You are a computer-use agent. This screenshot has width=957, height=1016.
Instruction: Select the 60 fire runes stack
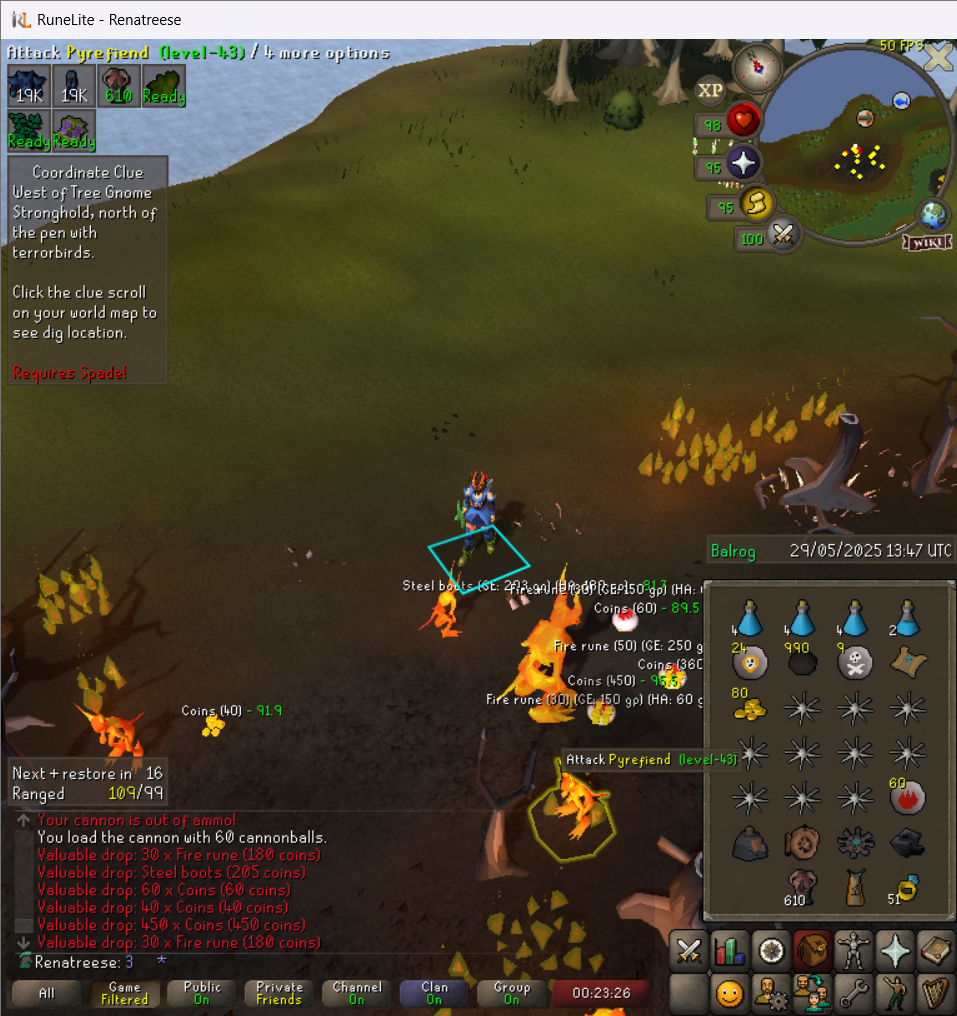coord(907,797)
